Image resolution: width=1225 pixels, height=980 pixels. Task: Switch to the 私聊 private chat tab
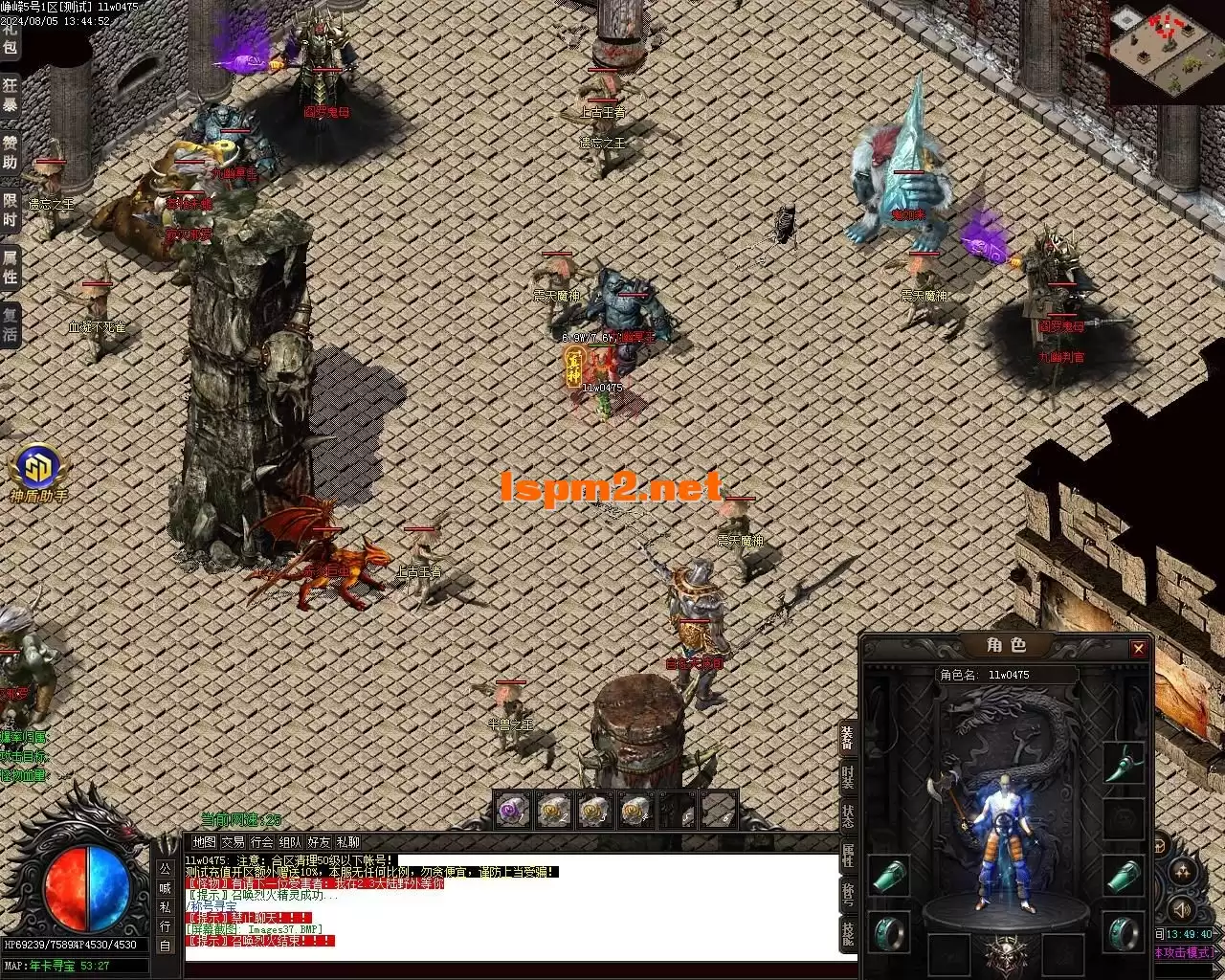pos(347,842)
